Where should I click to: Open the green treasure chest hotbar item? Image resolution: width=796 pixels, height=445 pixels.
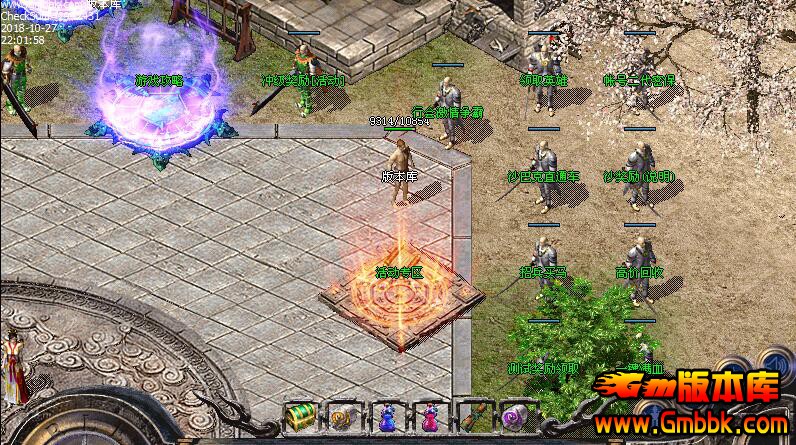[x=298, y=416]
